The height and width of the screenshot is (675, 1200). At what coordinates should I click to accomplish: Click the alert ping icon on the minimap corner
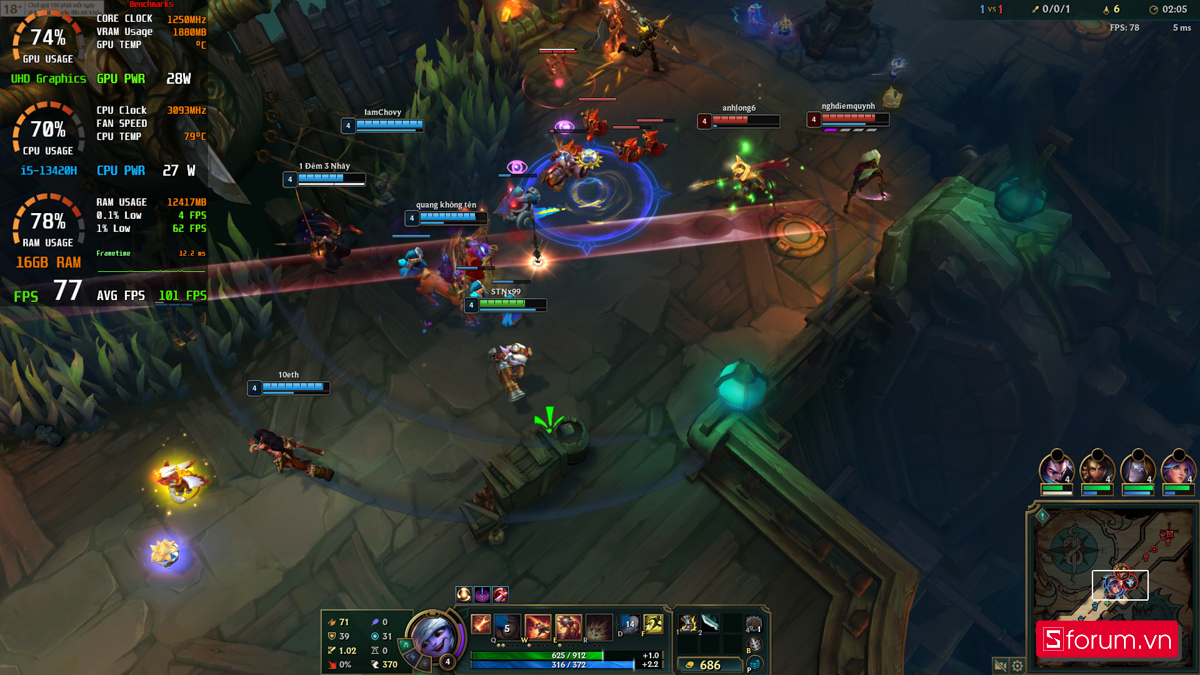tap(1041, 516)
